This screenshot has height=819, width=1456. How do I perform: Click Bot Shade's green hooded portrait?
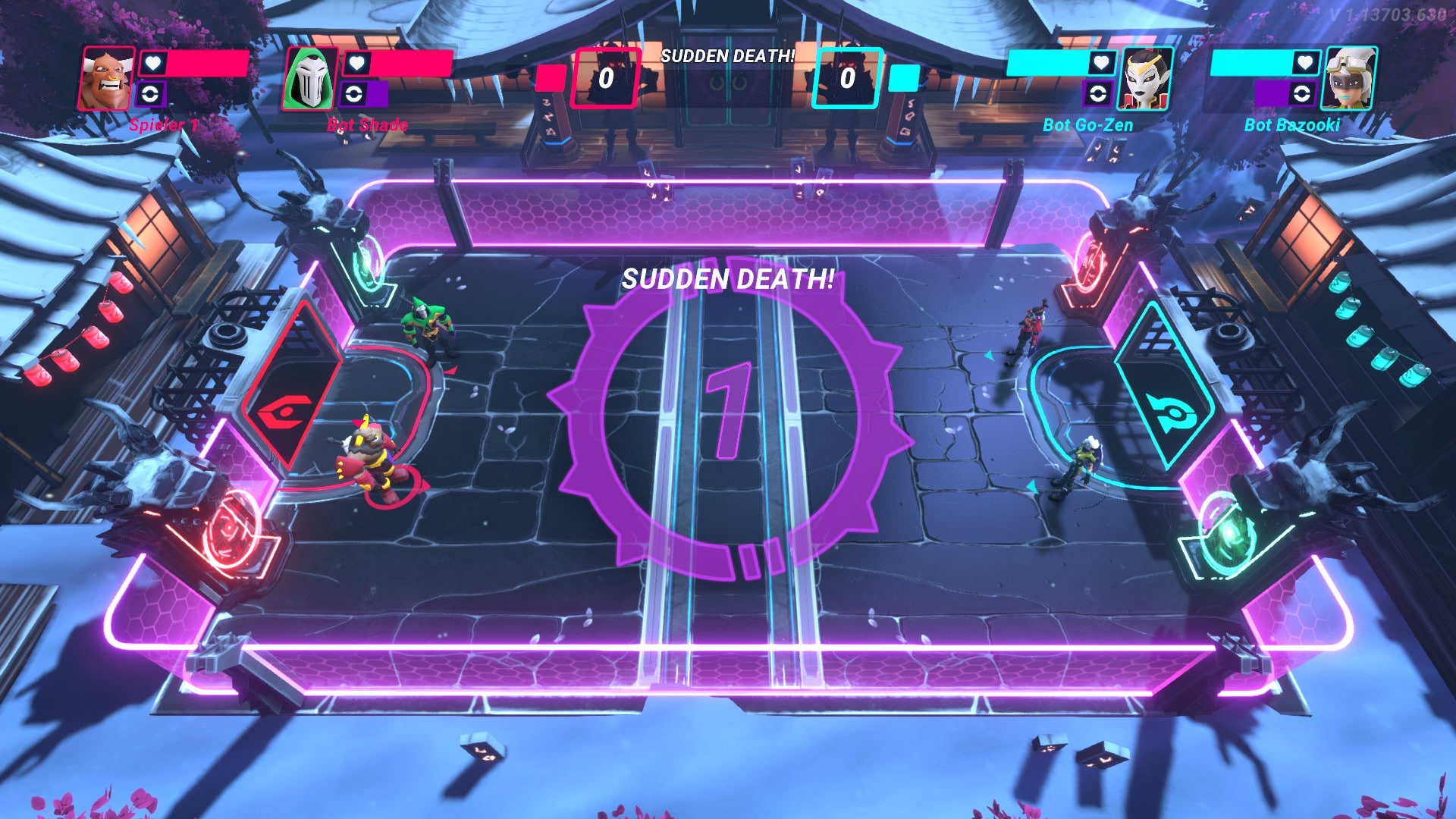tap(310, 79)
